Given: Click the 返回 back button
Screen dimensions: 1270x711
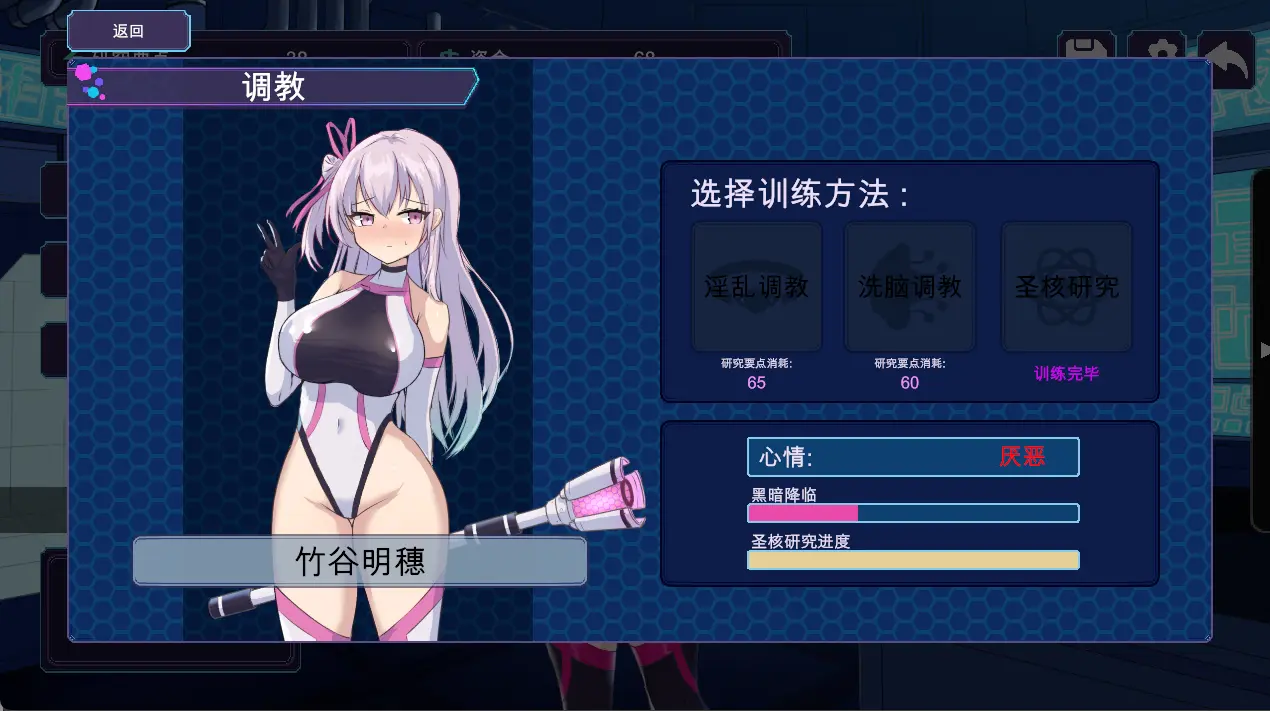Looking at the screenshot, I should pos(128,31).
